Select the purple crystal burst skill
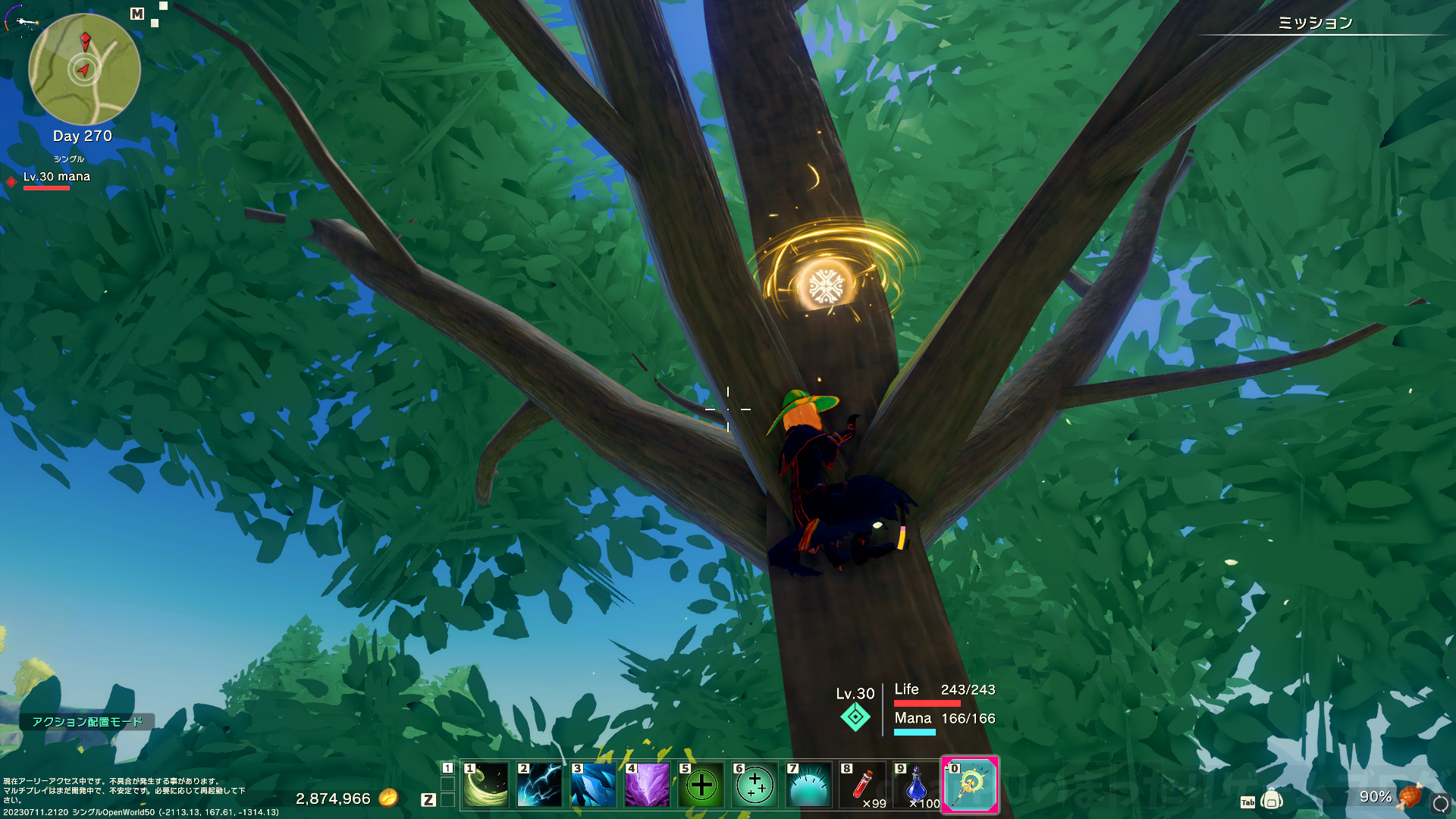Image resolution: width=1456 pixels, height=819 pixels. (647, 786)
